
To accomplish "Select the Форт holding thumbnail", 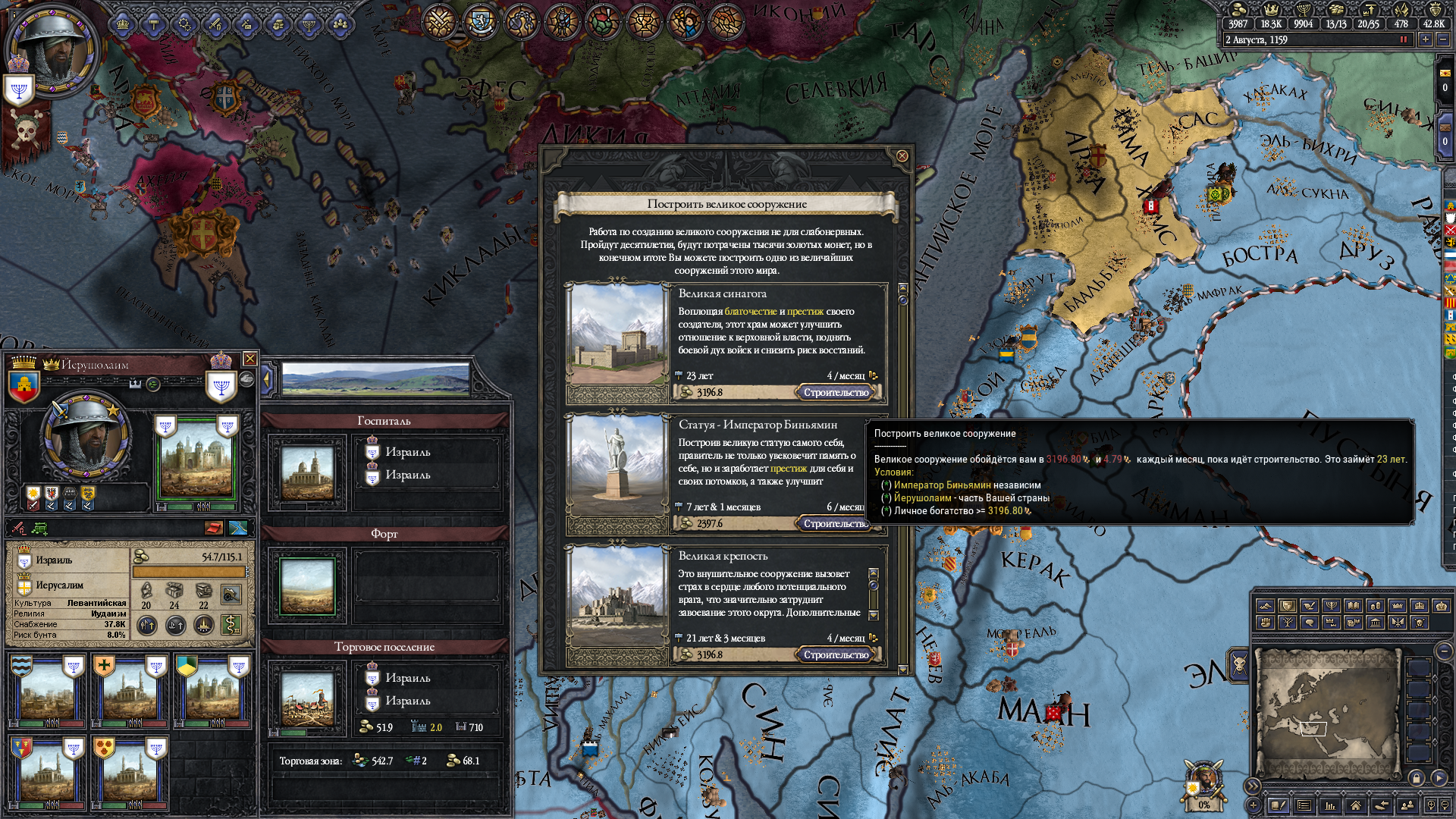I will [x=307, y=586].
